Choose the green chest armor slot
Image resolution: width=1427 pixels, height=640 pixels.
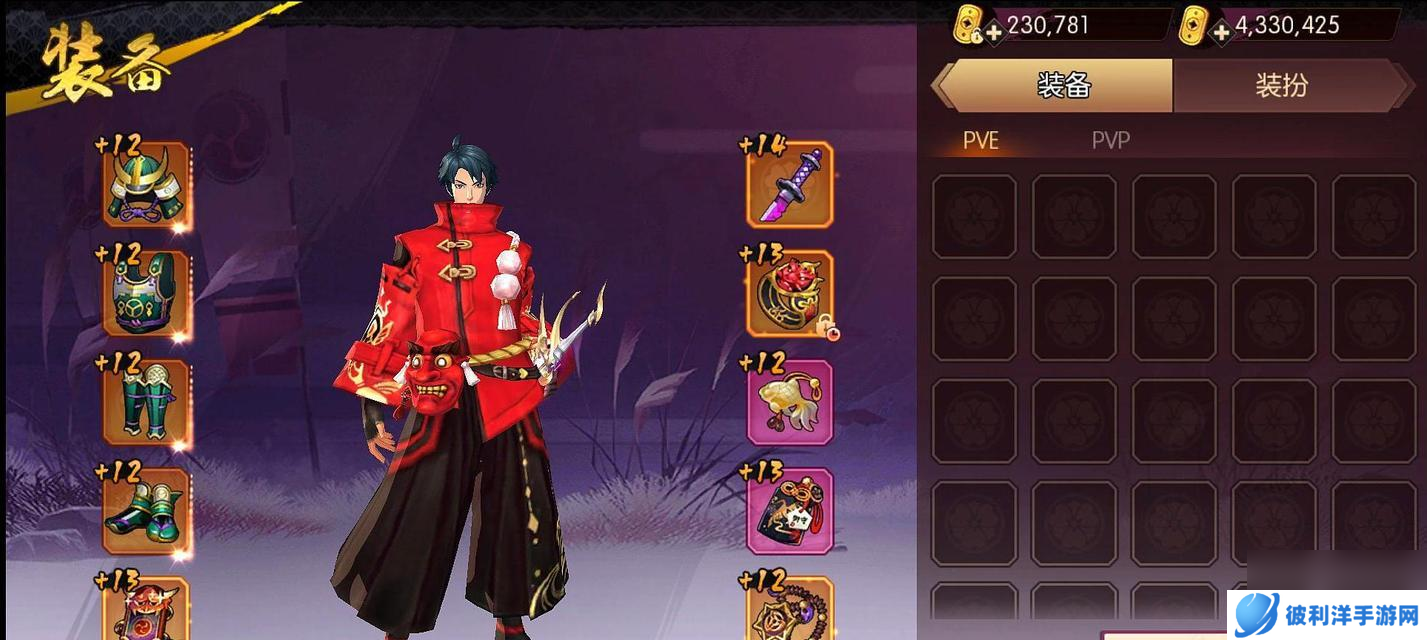pos(146,294)
